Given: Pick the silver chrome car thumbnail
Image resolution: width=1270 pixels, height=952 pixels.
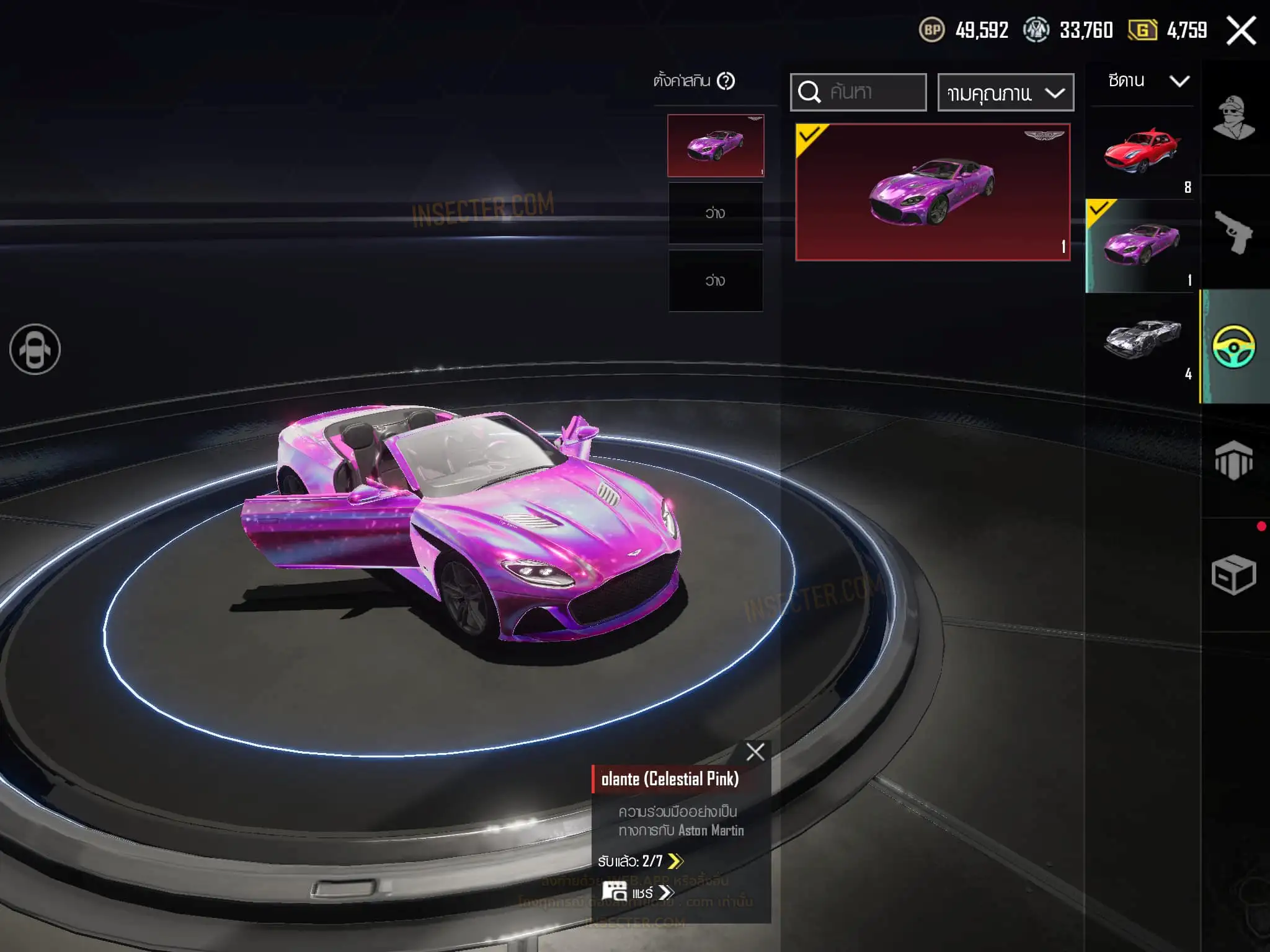Looking at the screenshot, I should (1142, 338).
